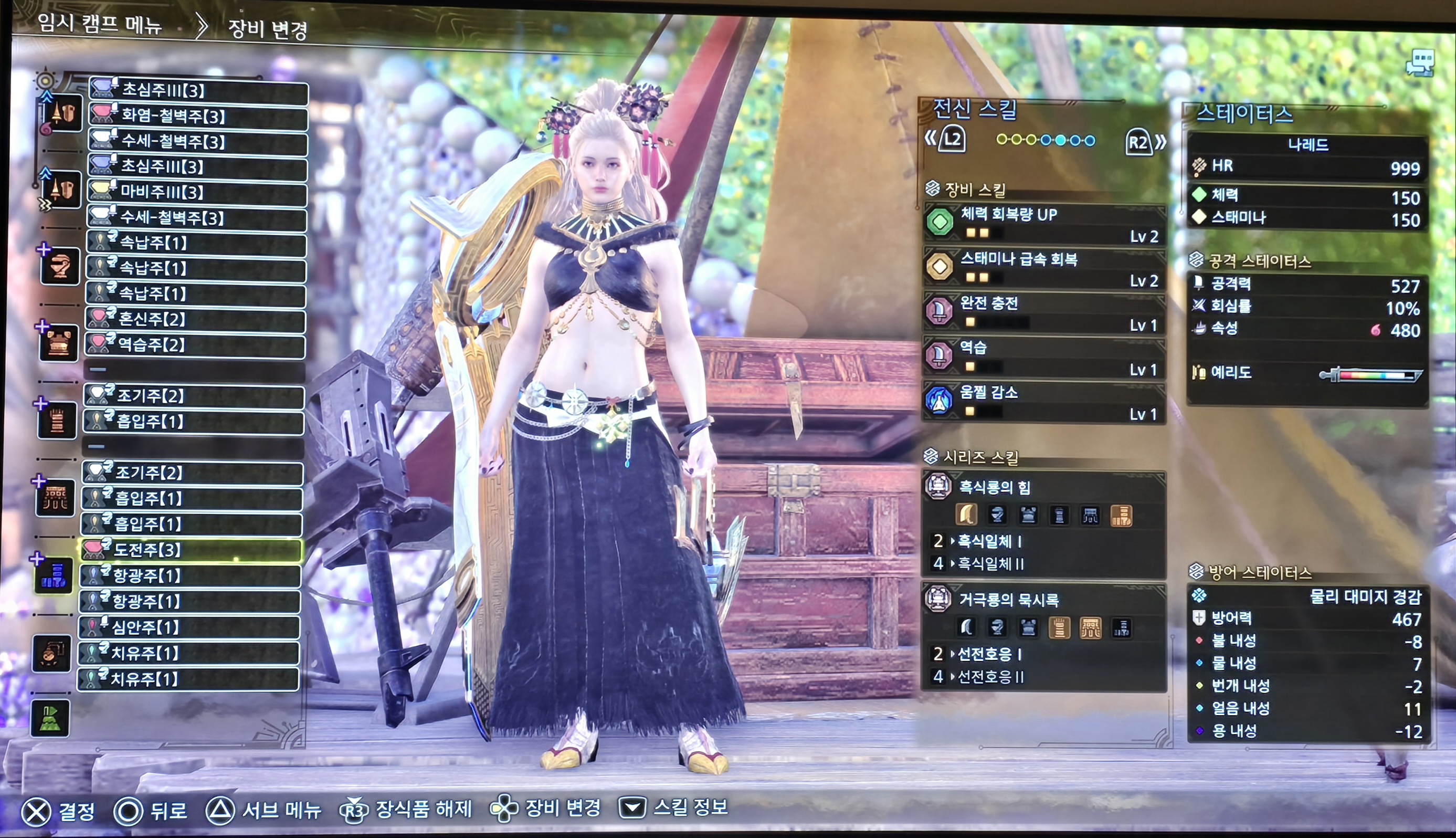This screenshot has width=1456, height=838.
Task: Open the helmet equipment slot icon
Action: [x=60, y=266]
